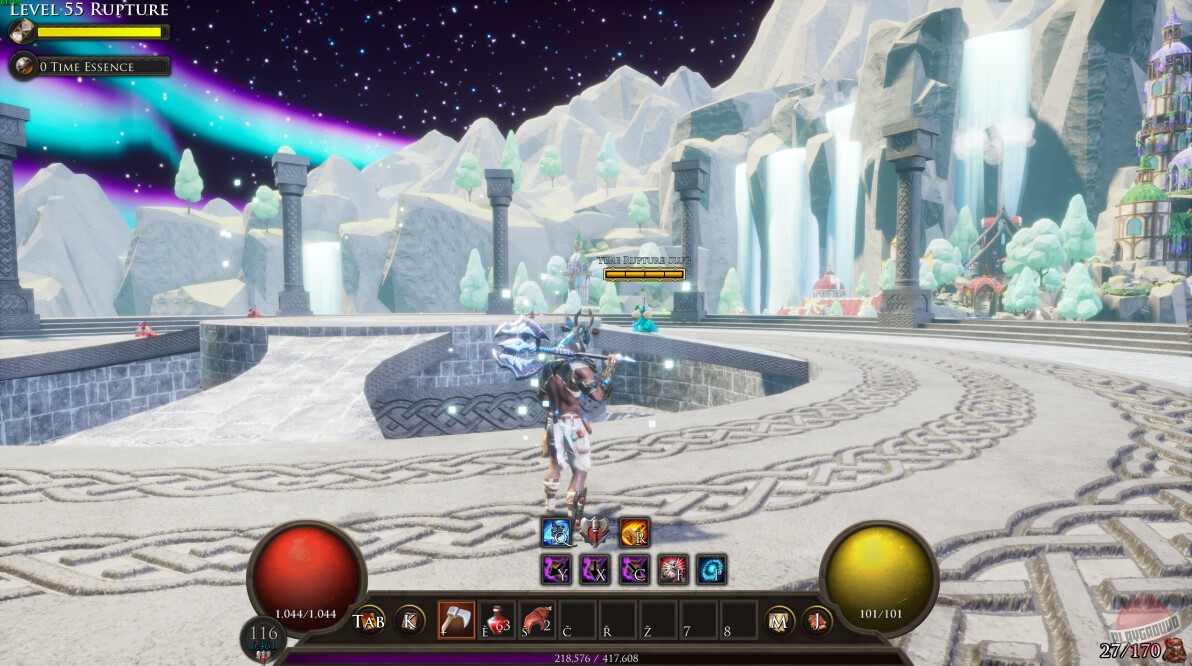Open the K book menu button
The image size is (1192, 666).
pos(409,621)
